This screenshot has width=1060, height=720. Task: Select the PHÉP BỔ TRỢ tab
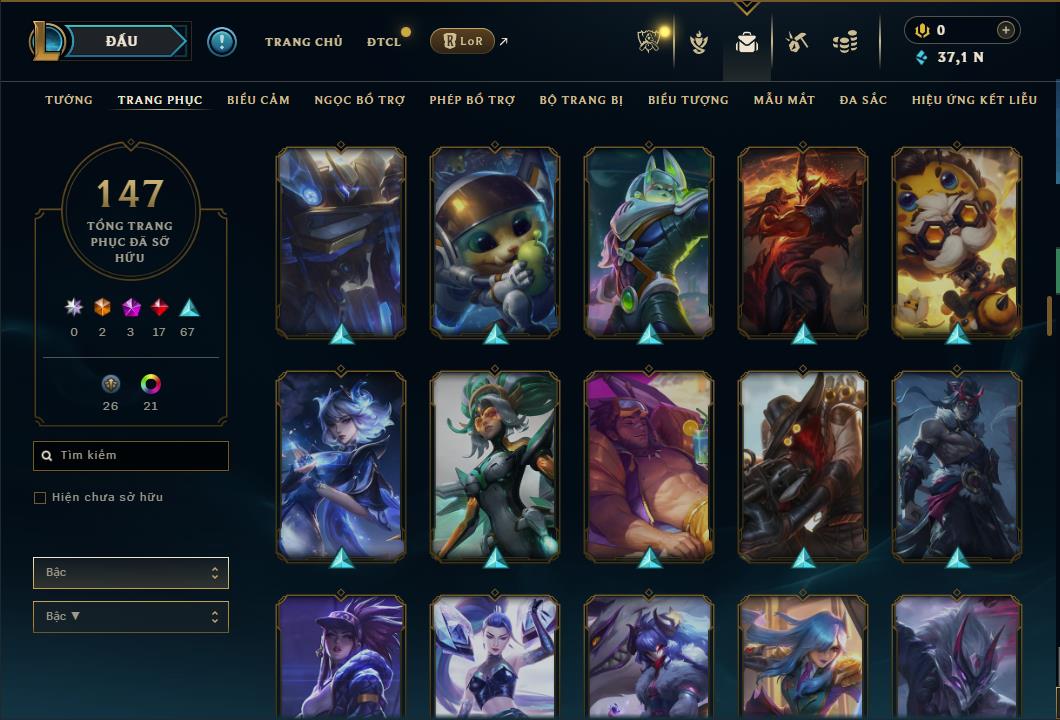[x=472, y=100]
